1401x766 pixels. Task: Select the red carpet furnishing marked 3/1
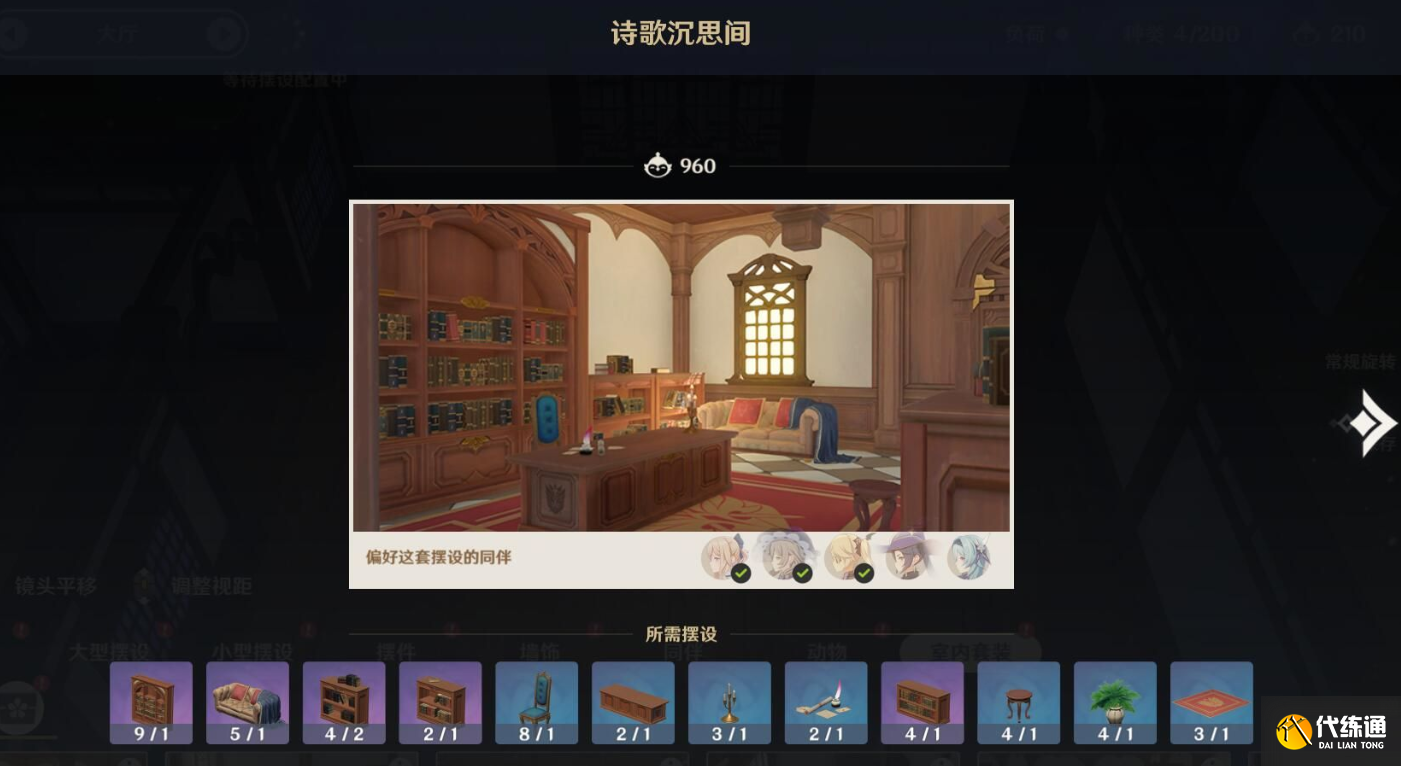point(1212,703)
